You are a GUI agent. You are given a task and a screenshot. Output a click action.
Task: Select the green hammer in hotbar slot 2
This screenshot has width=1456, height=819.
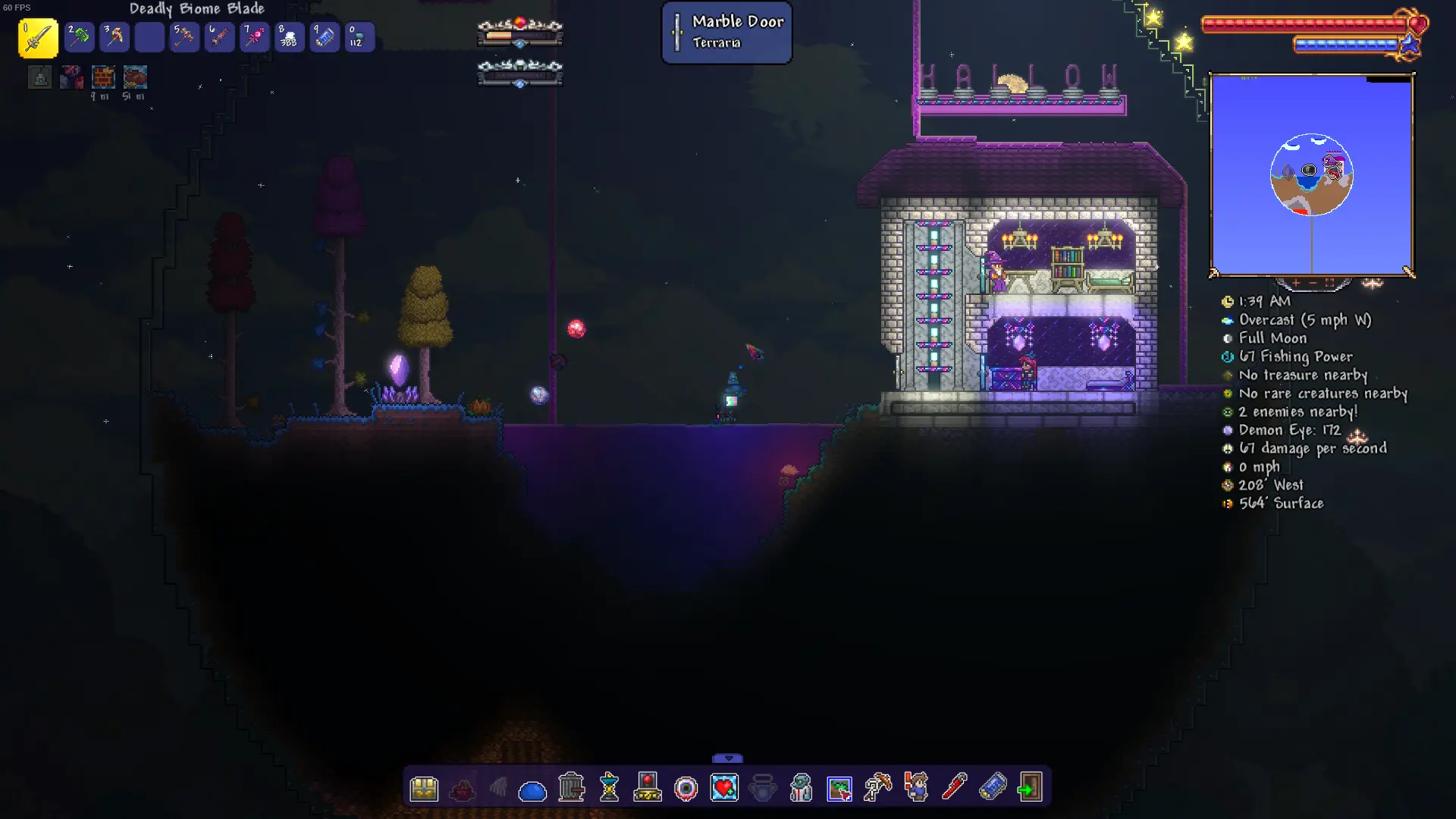coord(79,37)
